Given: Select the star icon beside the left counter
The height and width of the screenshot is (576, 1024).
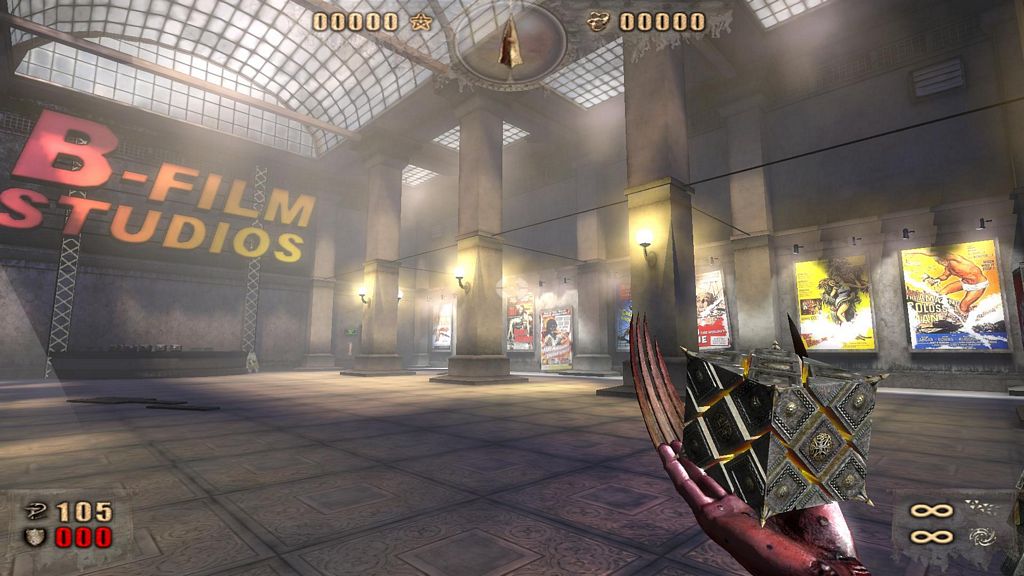Looking at the screenshot, I should tap(421, 21).
